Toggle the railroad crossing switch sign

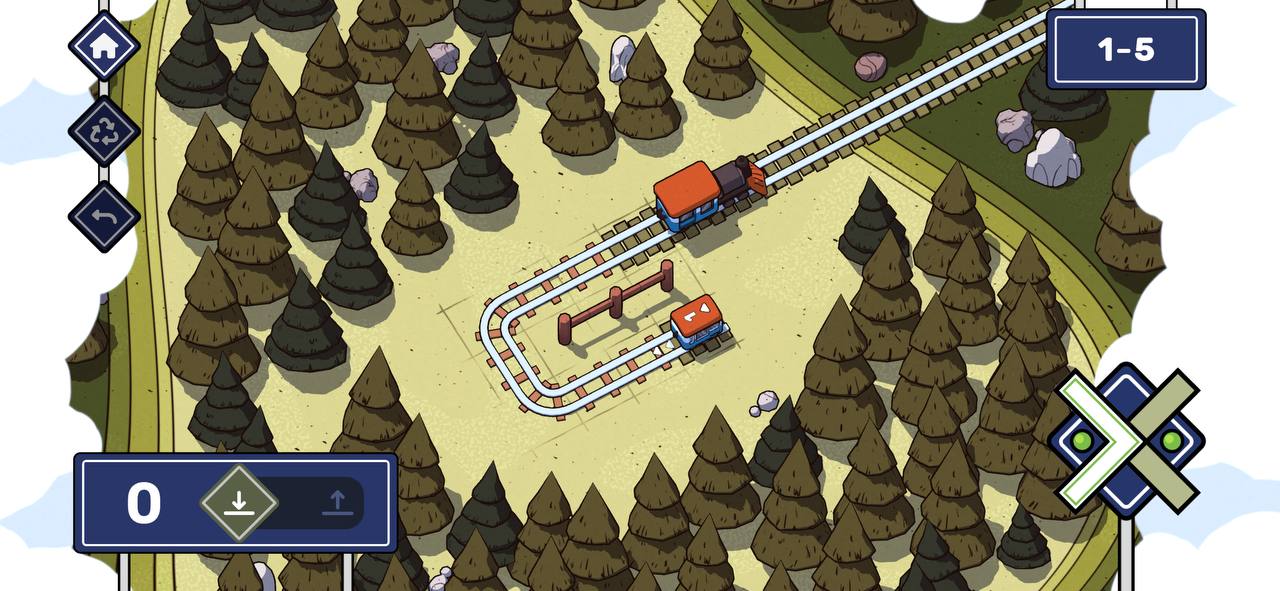[1127, 441]
